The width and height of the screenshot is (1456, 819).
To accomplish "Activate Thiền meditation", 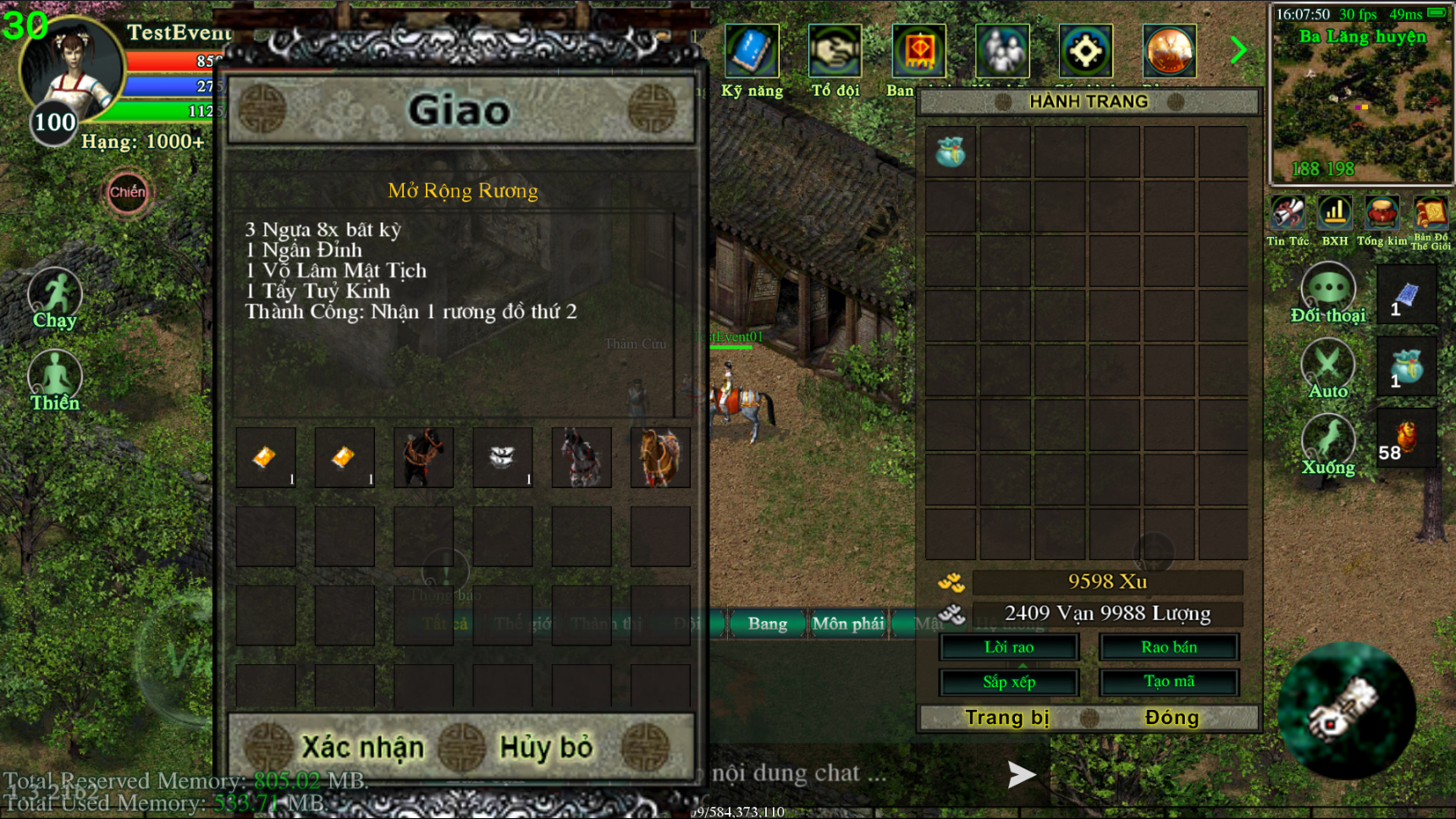I will click(55, 379).
